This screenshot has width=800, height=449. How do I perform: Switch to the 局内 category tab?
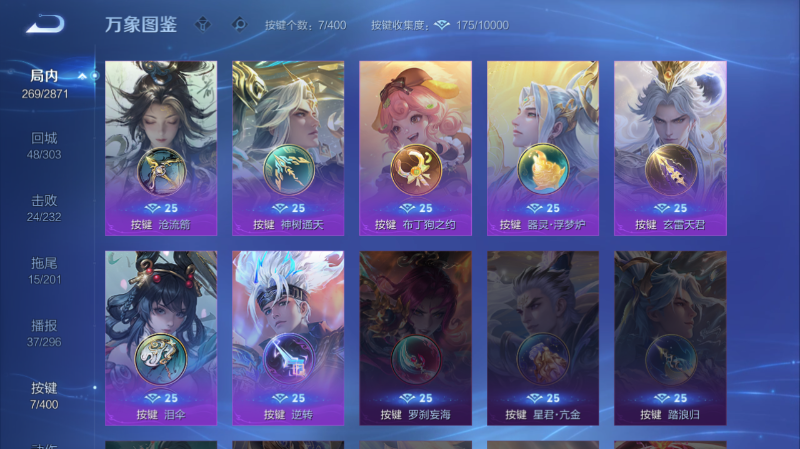click(x=45, y=84)
